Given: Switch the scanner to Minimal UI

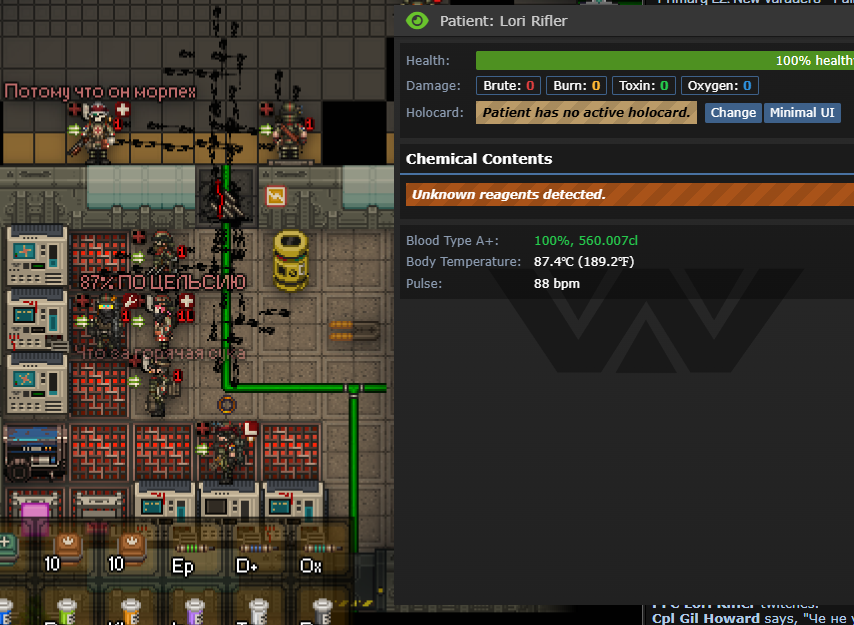Looking at the screenshot, I should (x=801, y=113).
